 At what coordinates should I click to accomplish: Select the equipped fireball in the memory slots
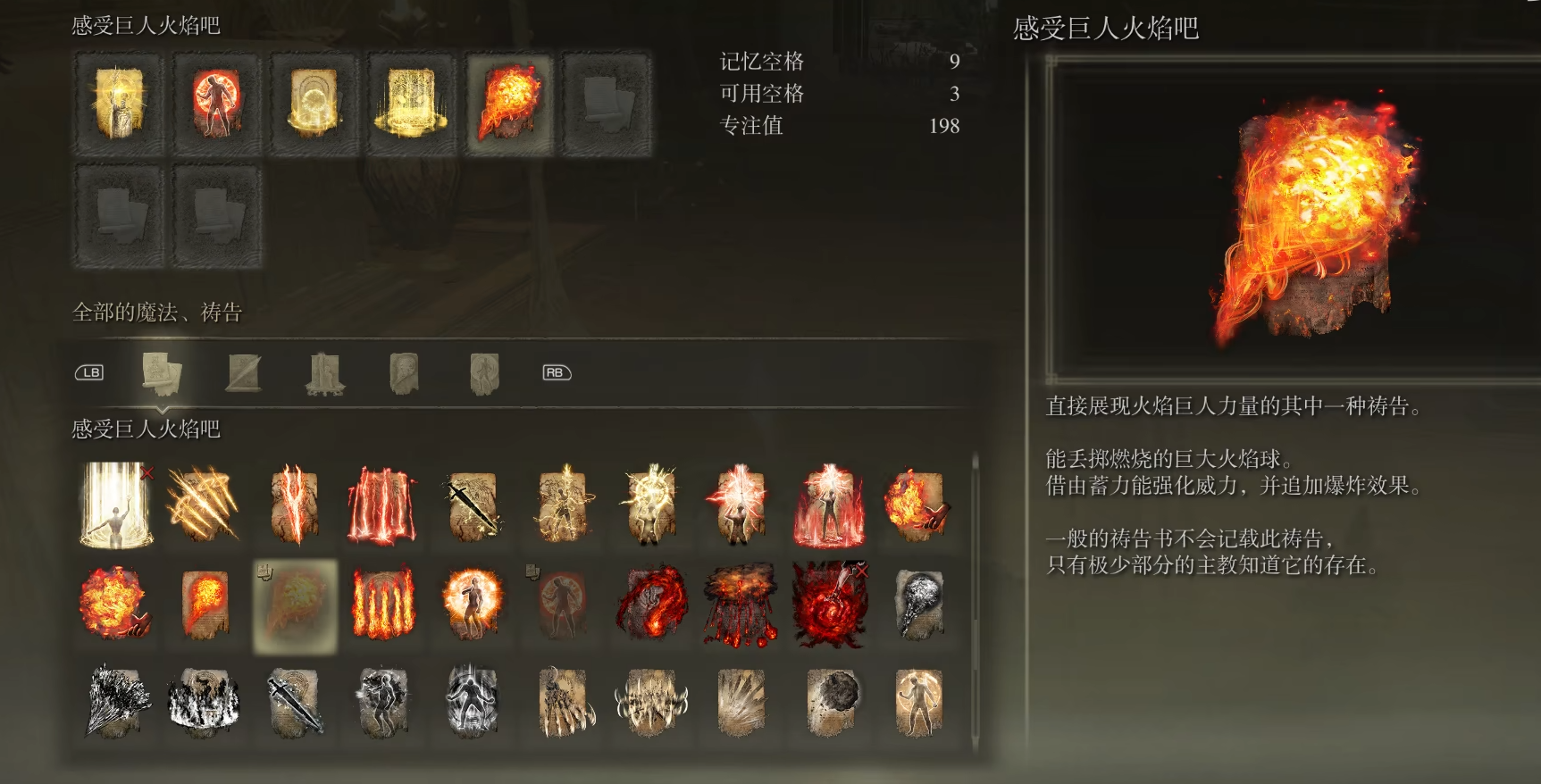pyautogui.click(x=508, y=103)
